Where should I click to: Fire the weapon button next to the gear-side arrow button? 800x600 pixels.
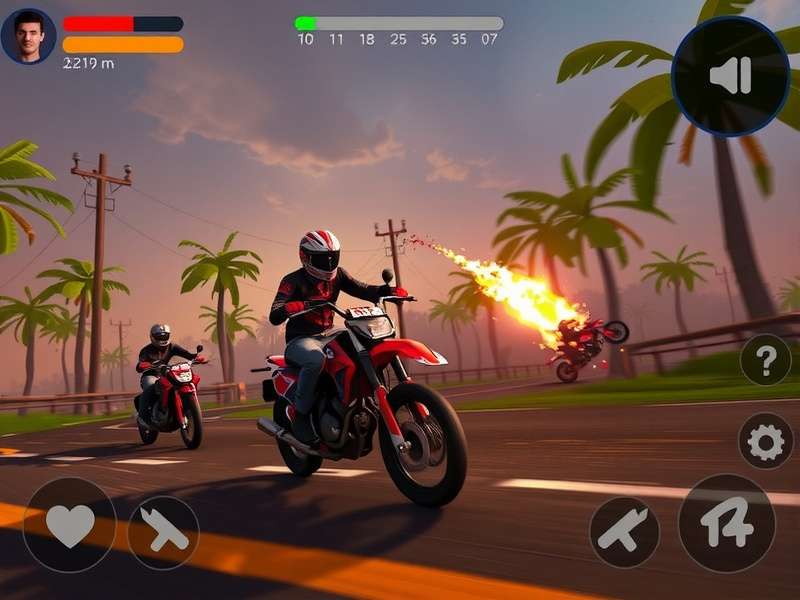[624, 531]
